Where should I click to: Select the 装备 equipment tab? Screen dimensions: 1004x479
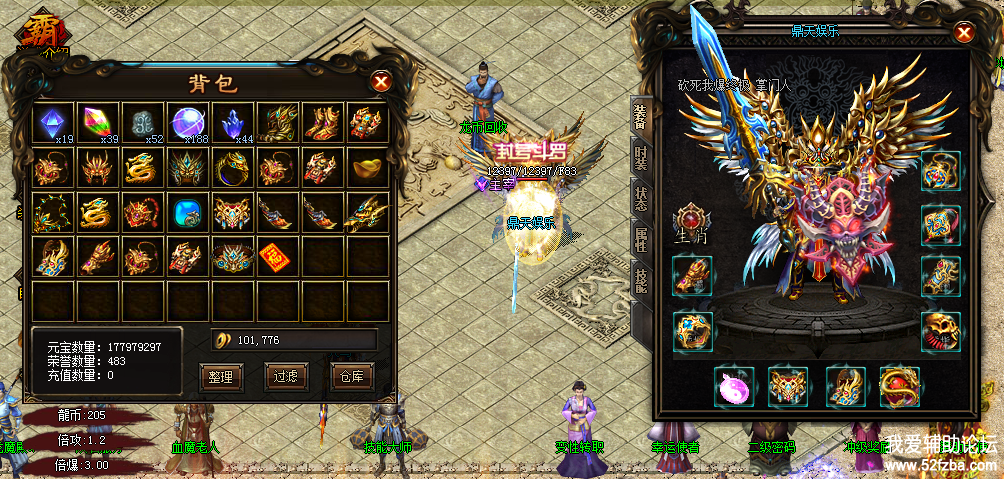640,118
